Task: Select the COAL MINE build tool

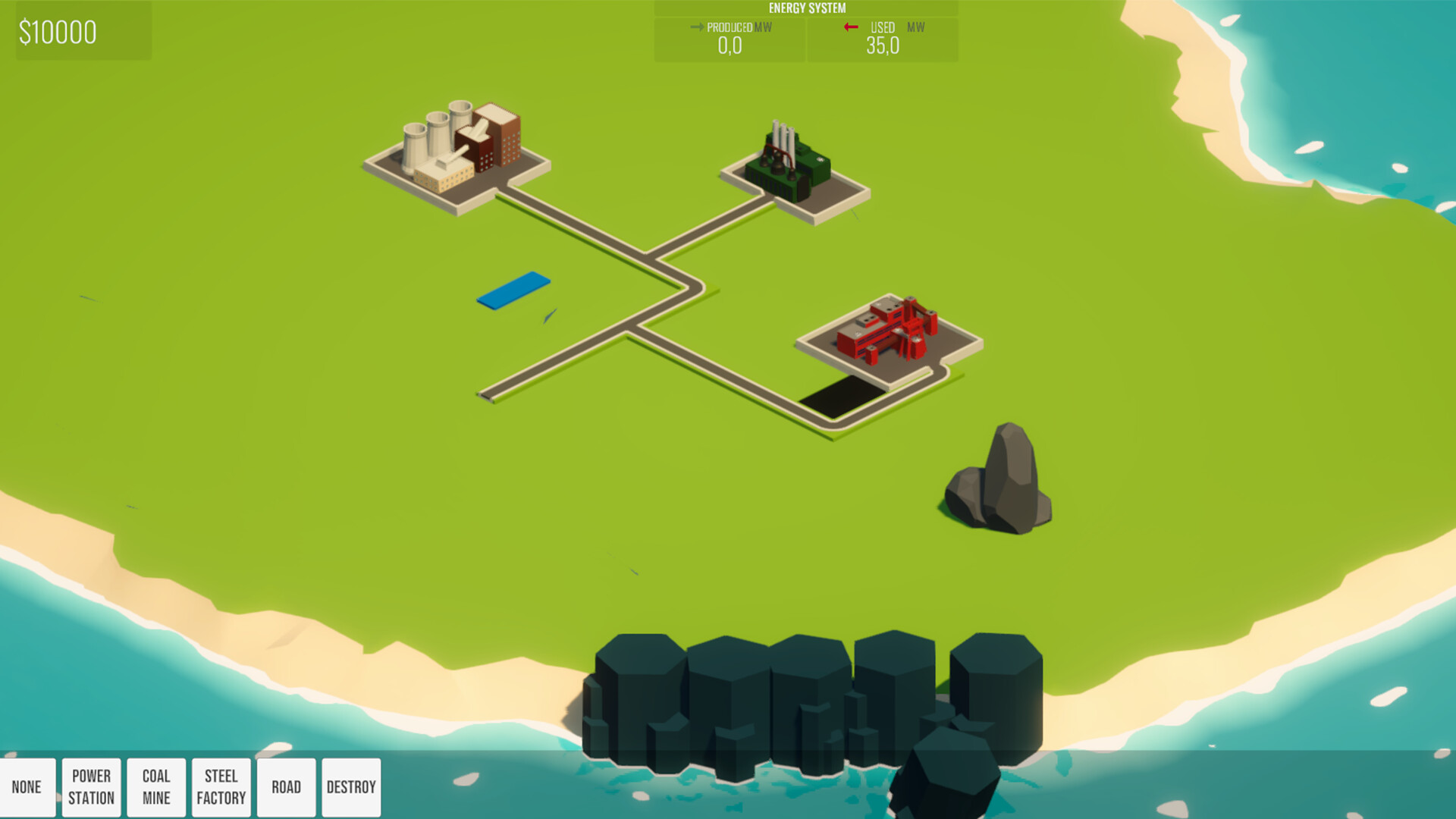Action: click(x=155, y=786)
